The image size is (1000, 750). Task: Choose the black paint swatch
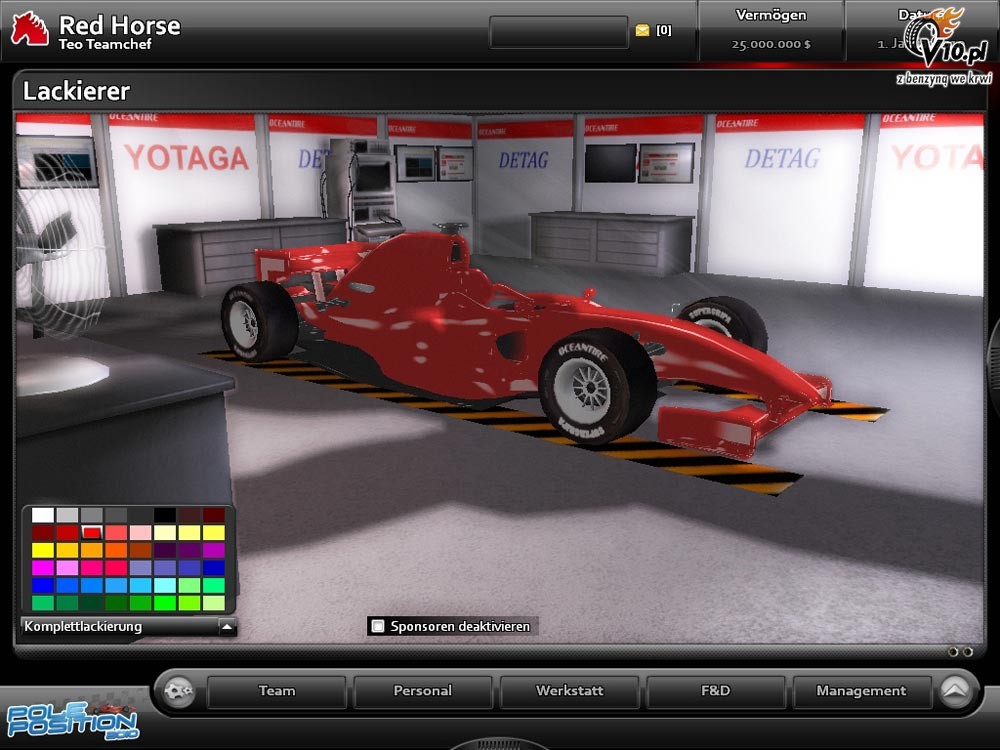[165, 515]
